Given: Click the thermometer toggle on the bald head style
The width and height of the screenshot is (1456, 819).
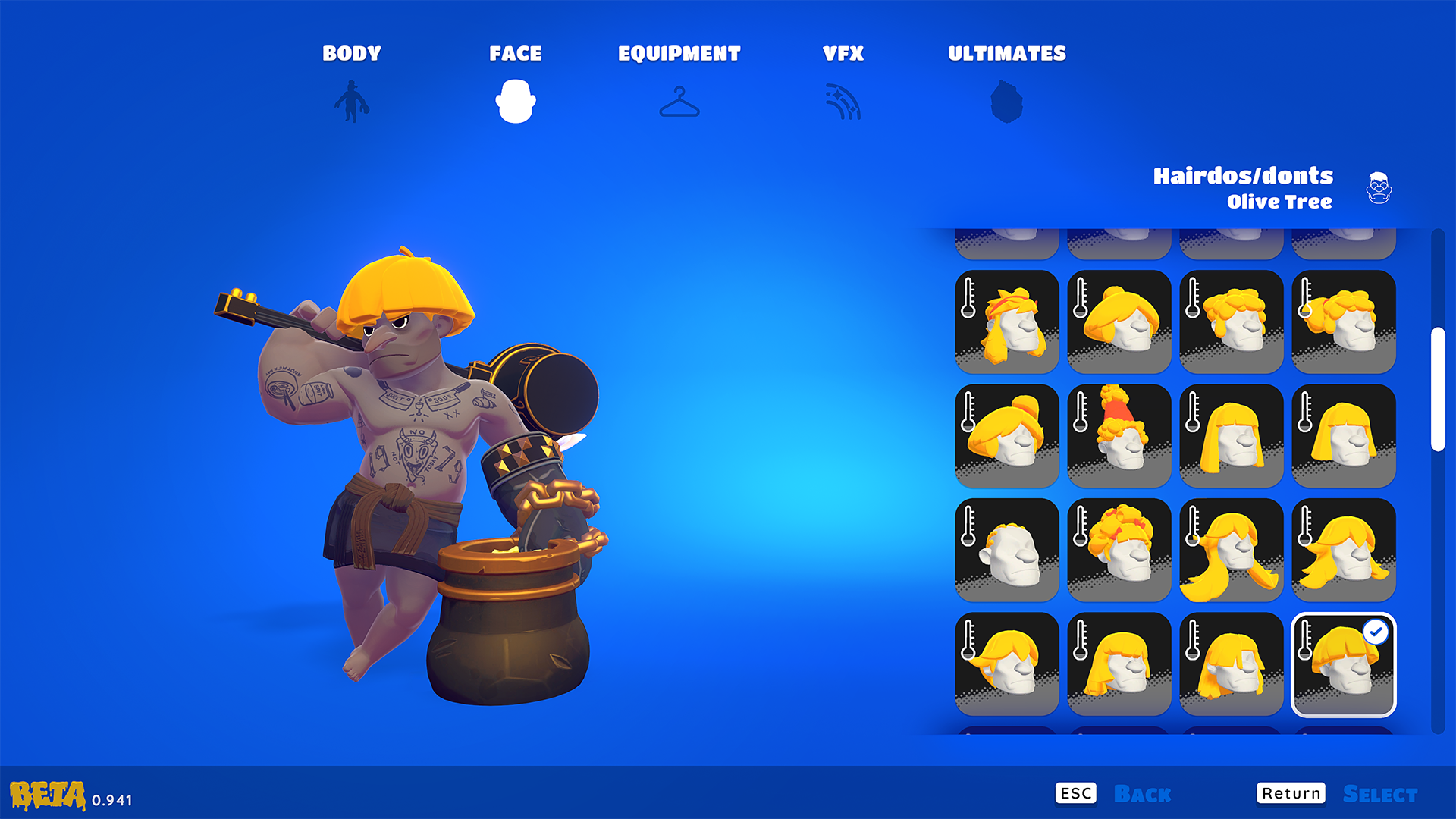Looking at the screenshot, I should pos(969,525).
